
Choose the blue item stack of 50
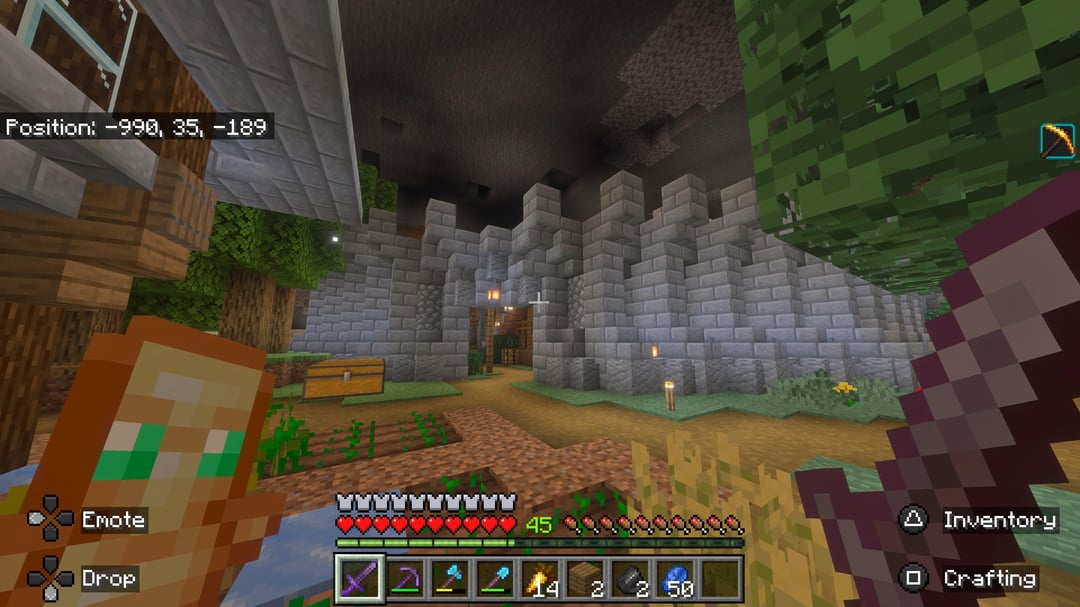point(675,580)
